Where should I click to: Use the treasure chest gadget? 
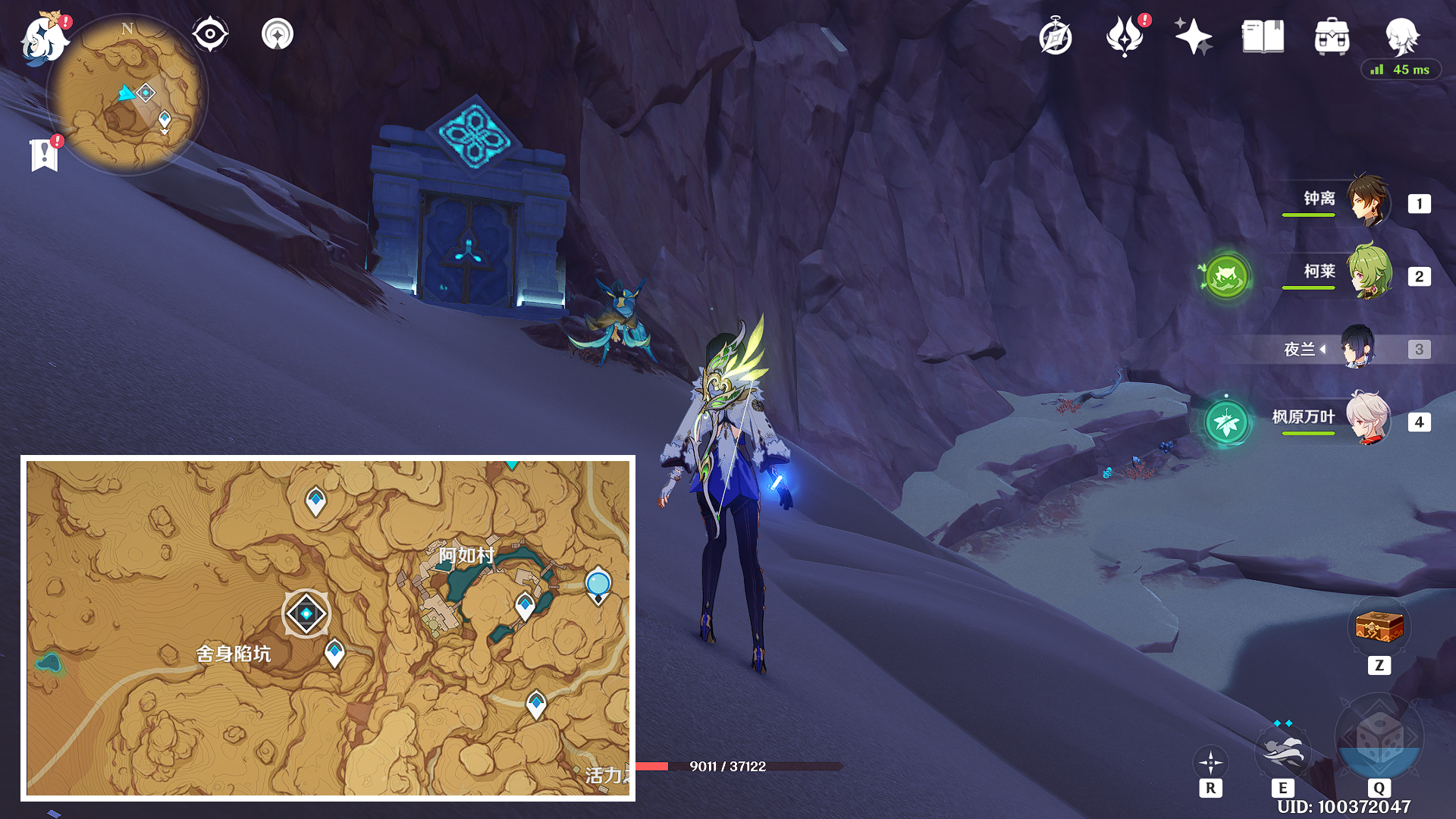1379,627
